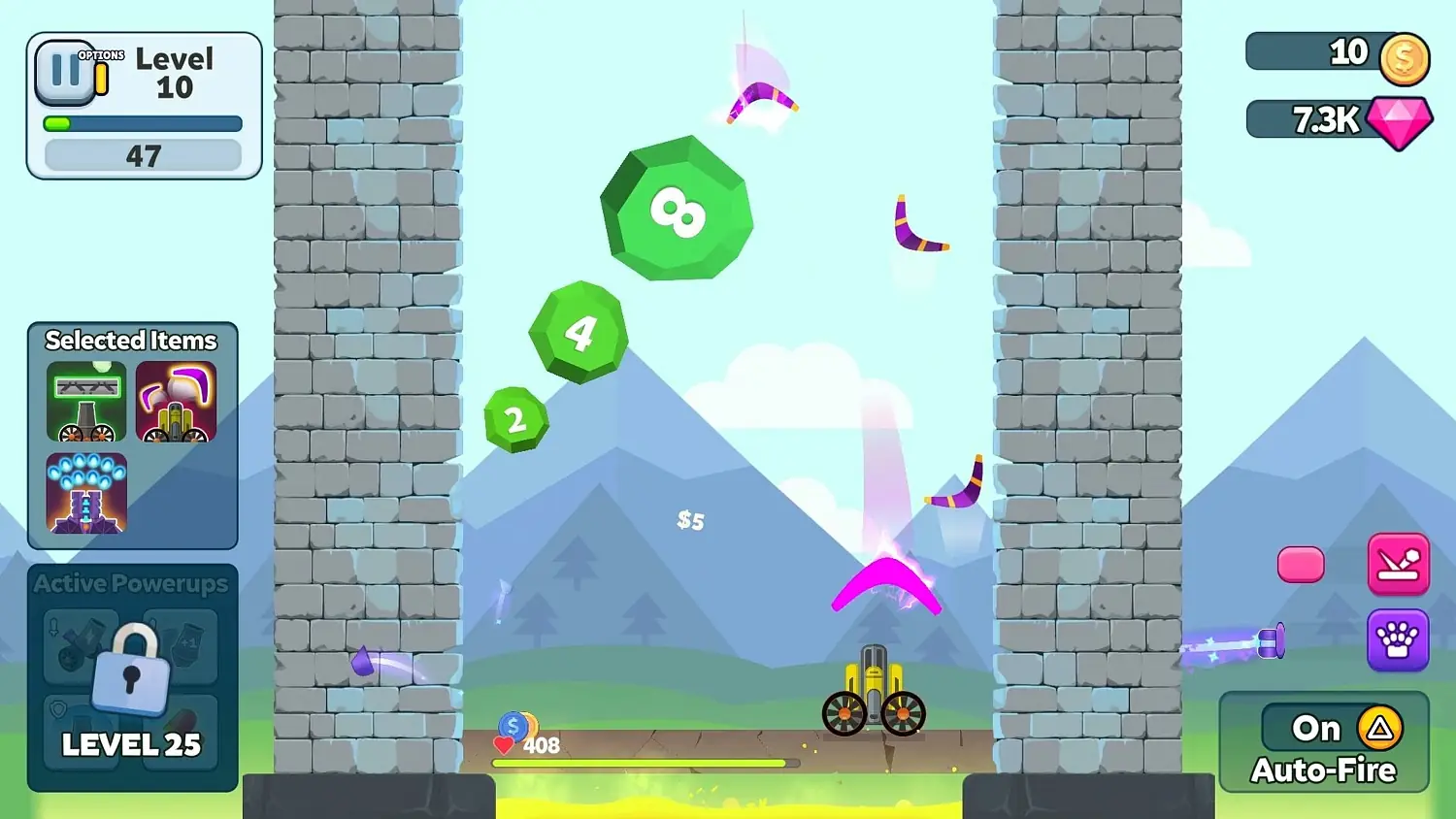The height and width of the screenshot is (819, 1456).
Task: Open the pink launcher upgrade icon
Action: pyautogui.click(x=1398, y=563)
